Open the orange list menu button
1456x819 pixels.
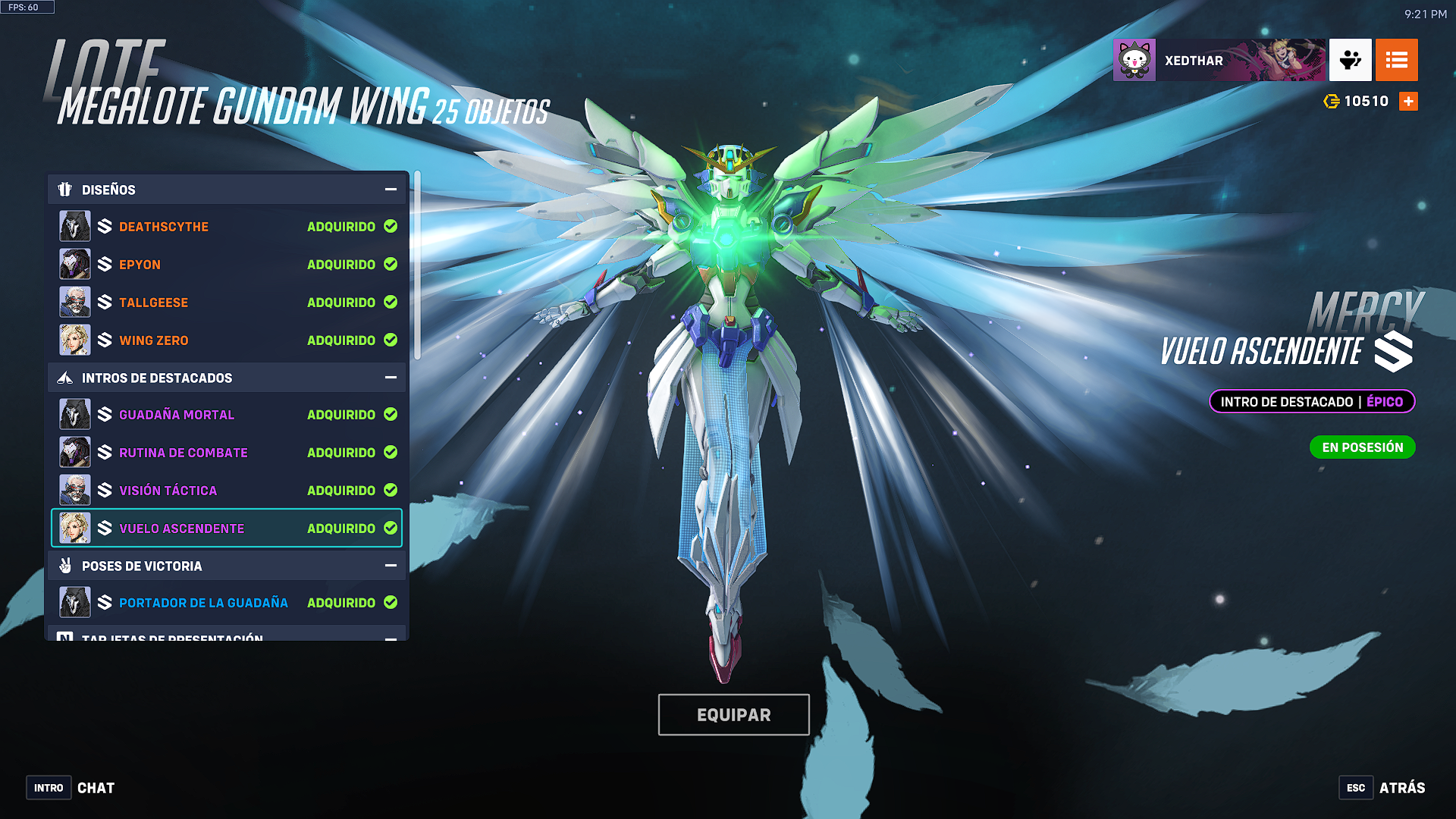(x=1396, y=61)
